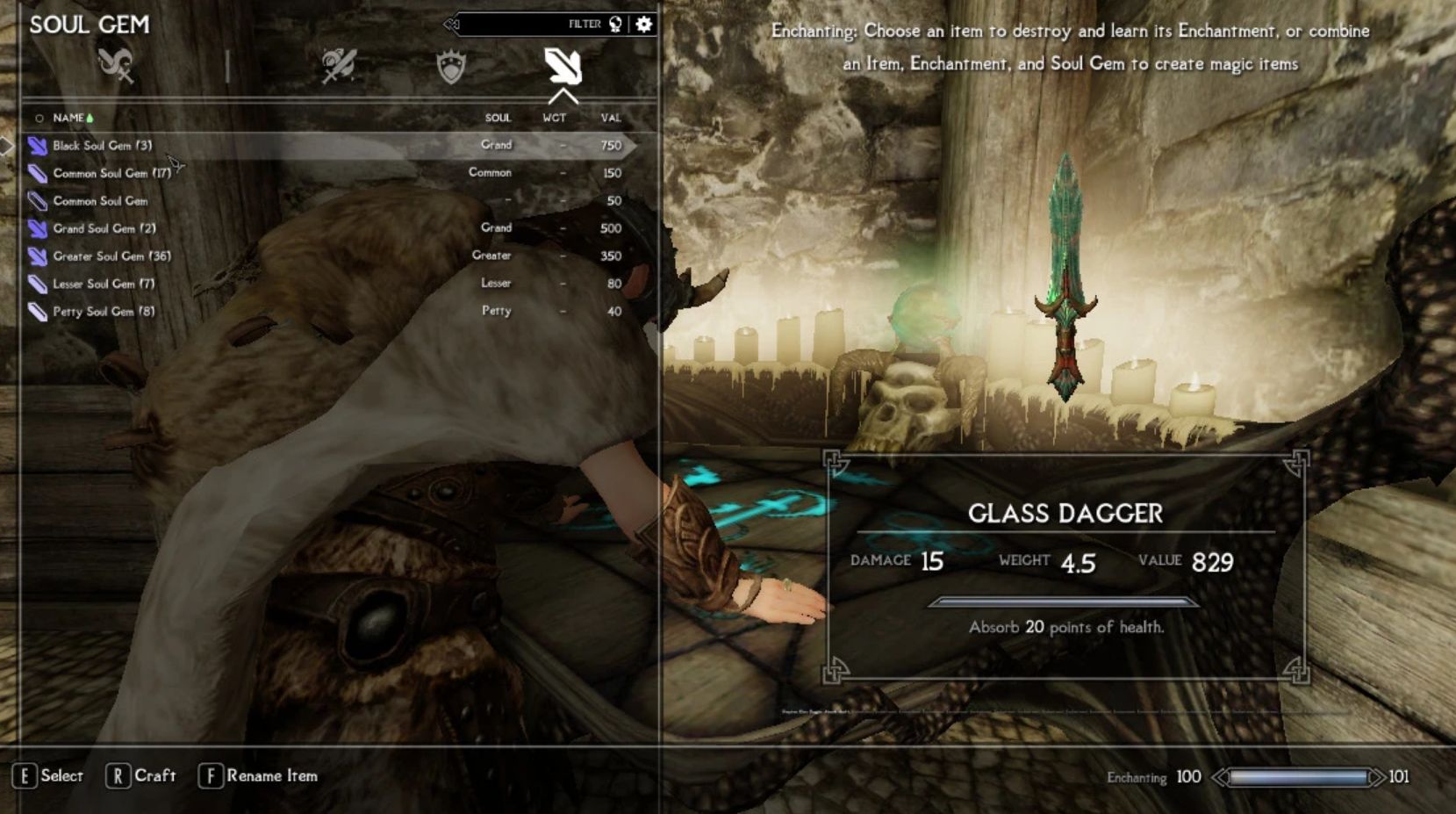This screenshot has width=1456, height=814.
Task: Select the Soul Gem category tab icon
Action: [x=563, y=66]
